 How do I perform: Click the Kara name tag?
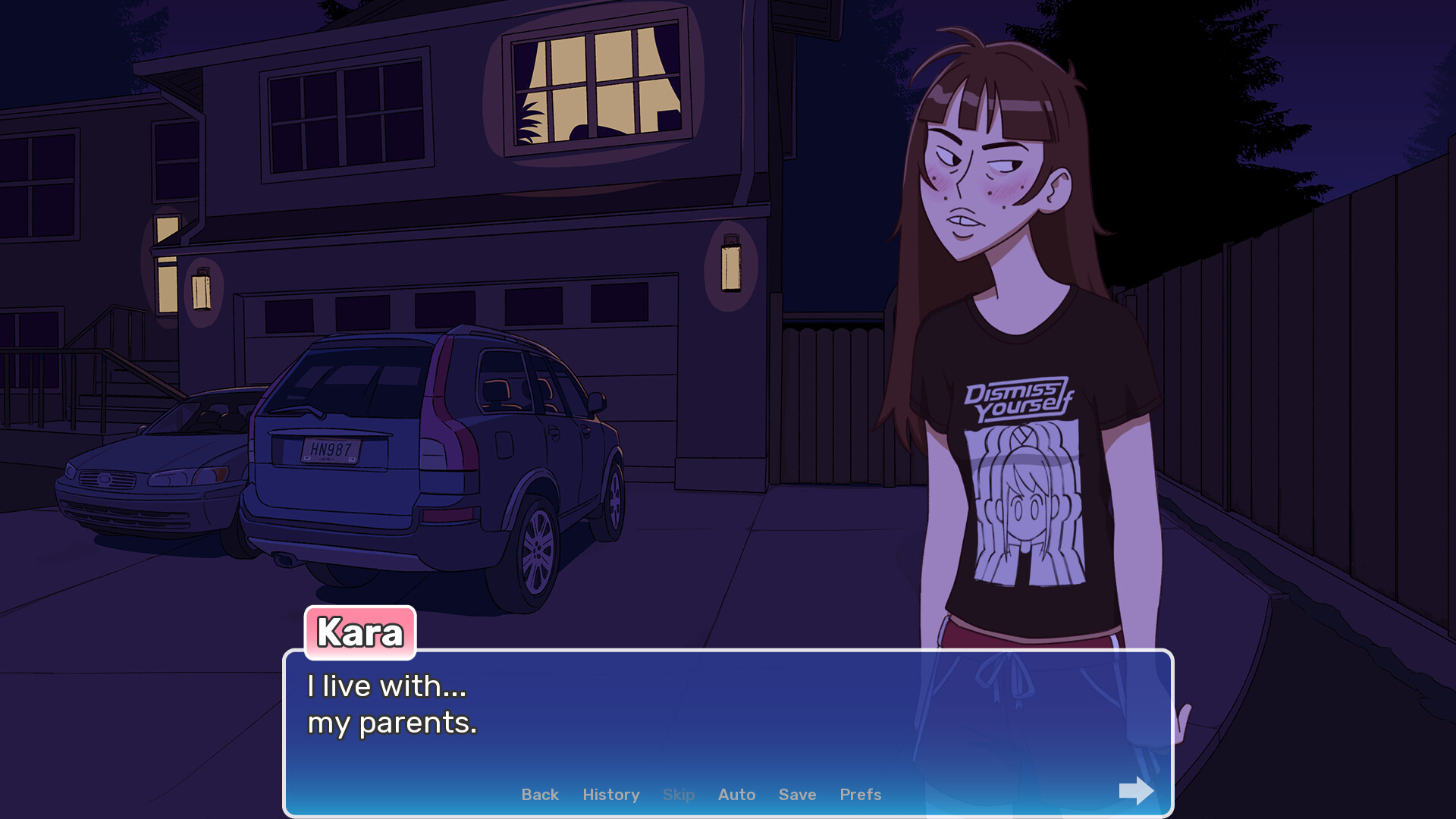coord(359,632)
